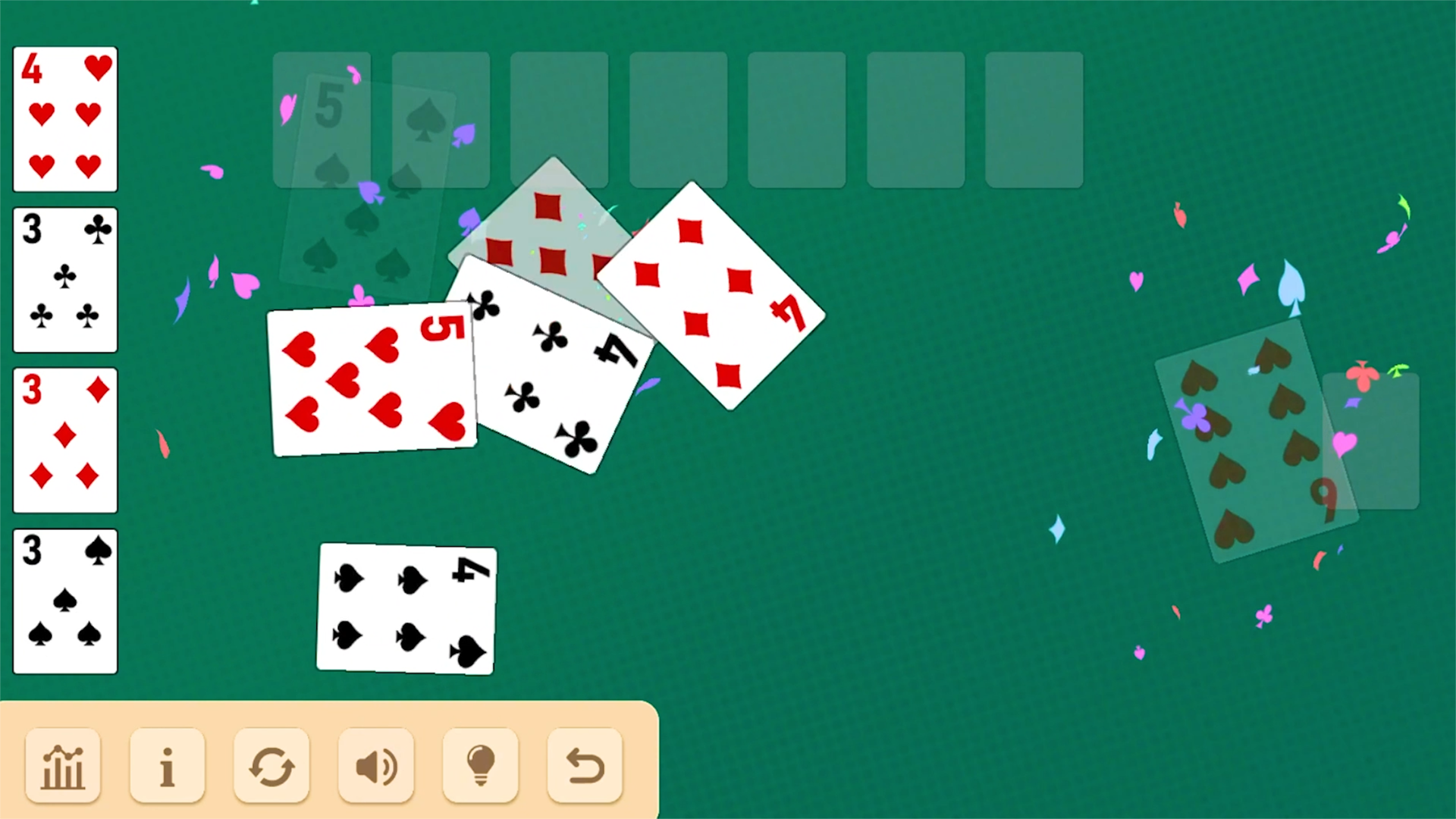The width and height of the screenshot is (1456, 819).
Task: Restart the current game
Action: click(271, 766)
